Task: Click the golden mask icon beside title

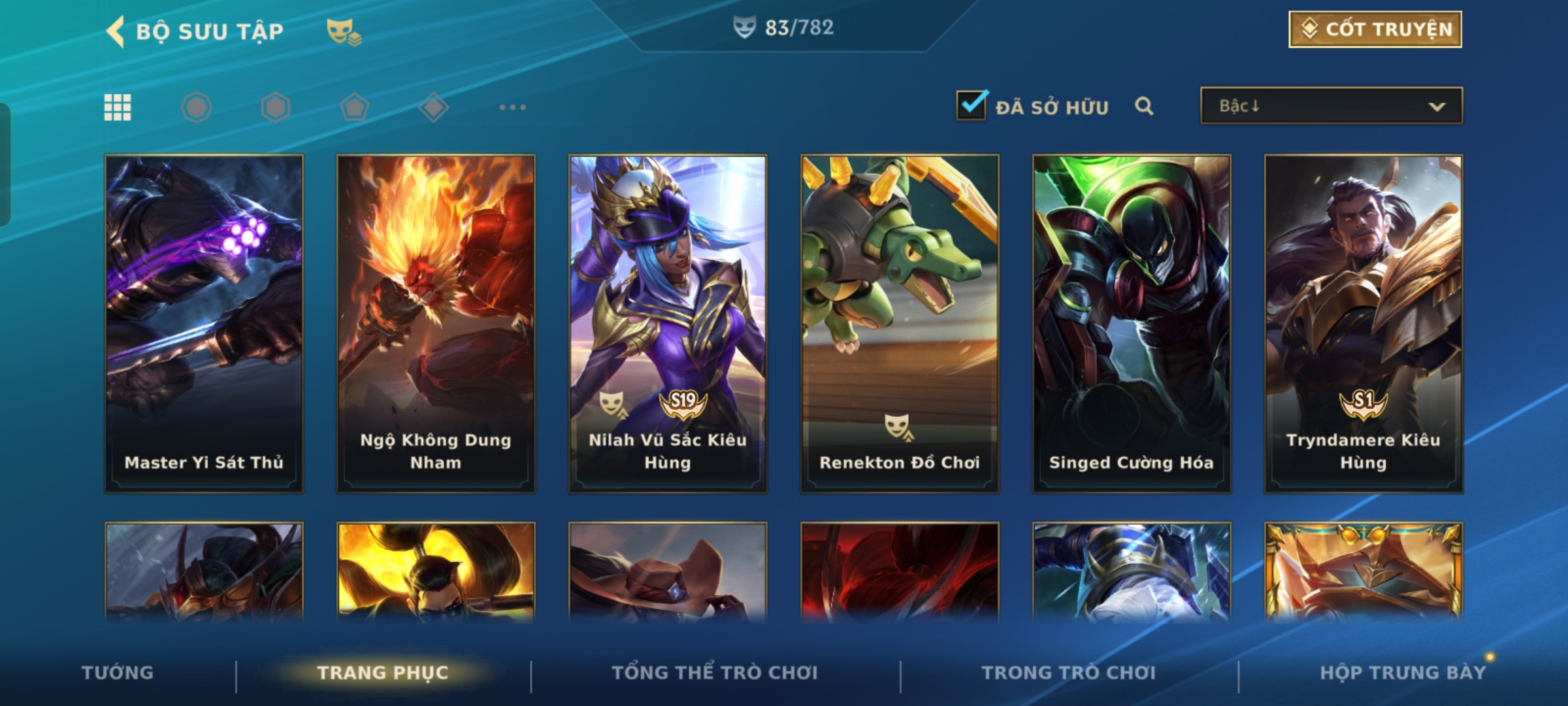Action: (343, 31)
